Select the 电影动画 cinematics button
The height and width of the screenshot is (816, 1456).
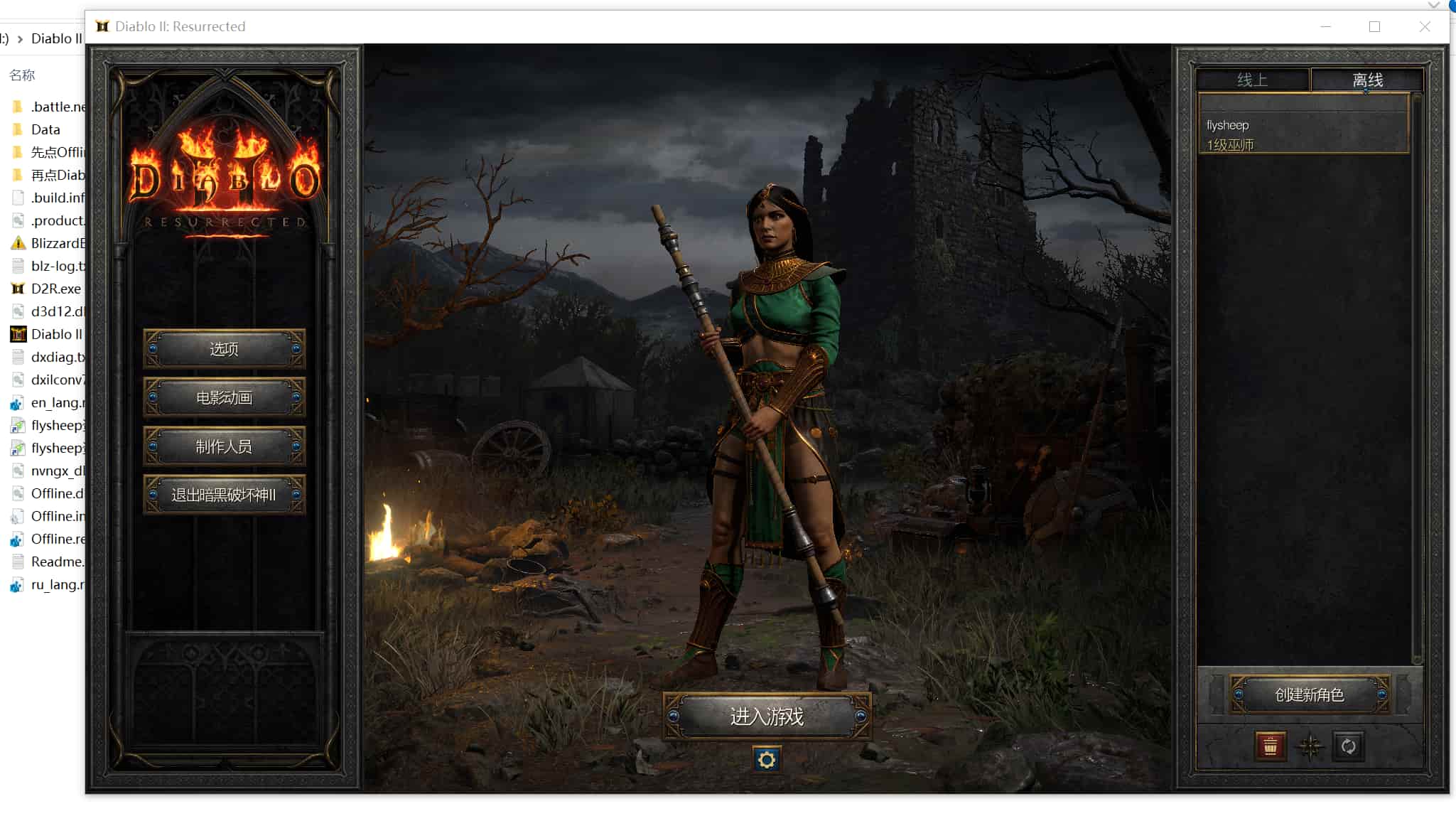click(x=224, y=397)
